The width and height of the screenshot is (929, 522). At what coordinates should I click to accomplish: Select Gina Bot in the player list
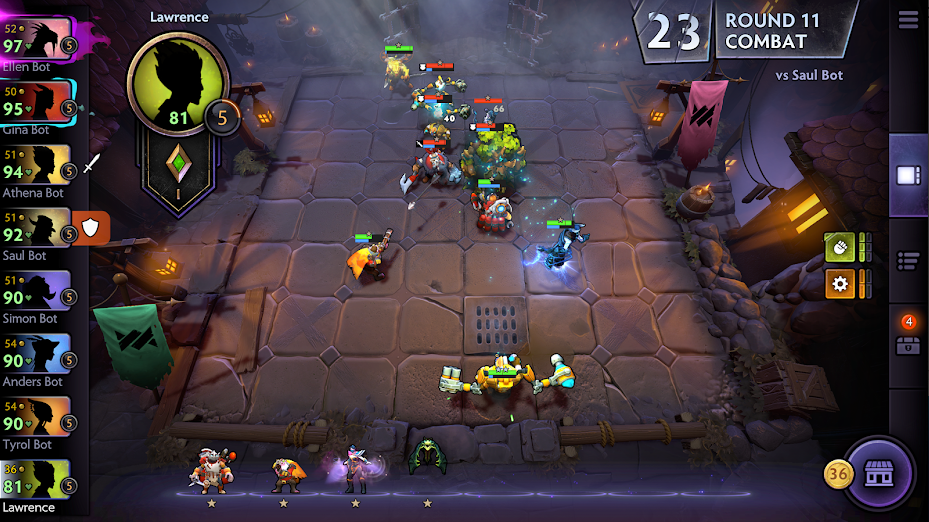pyautogui.click(x=36, y=103)
